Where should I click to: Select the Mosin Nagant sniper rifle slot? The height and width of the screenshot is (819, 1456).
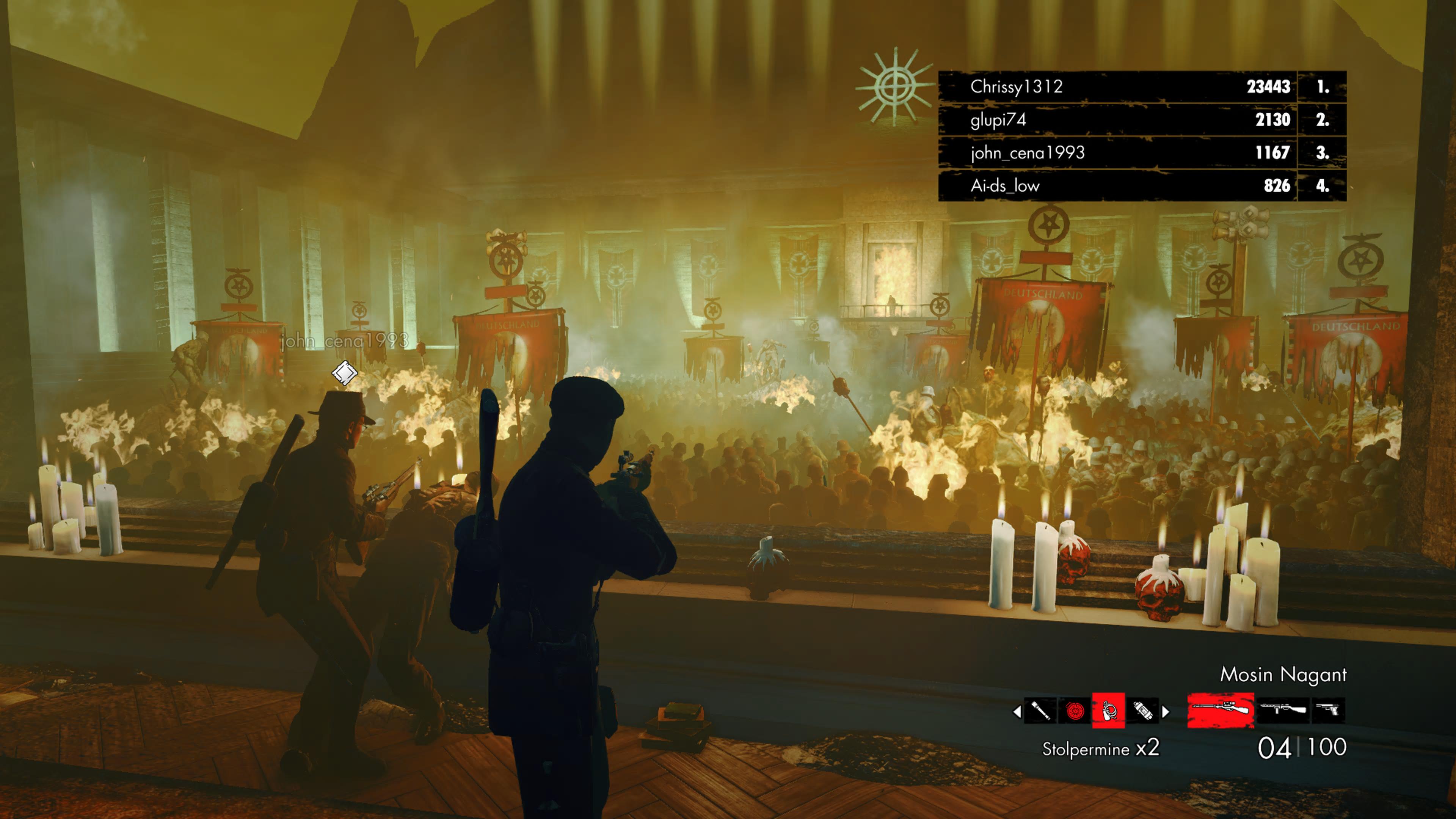[1220, 709]
